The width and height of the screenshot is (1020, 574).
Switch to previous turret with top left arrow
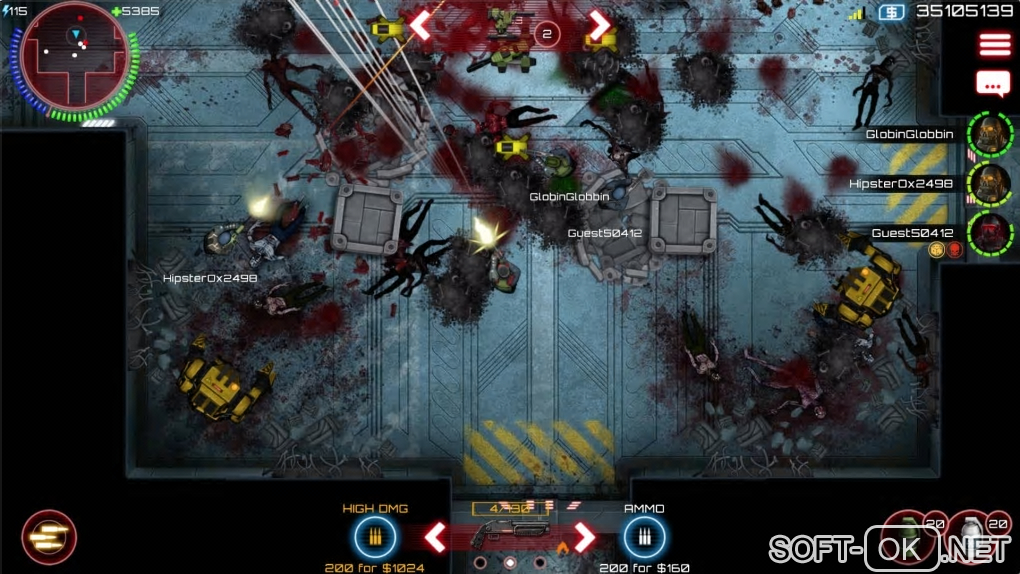click(x=420, y=26)
